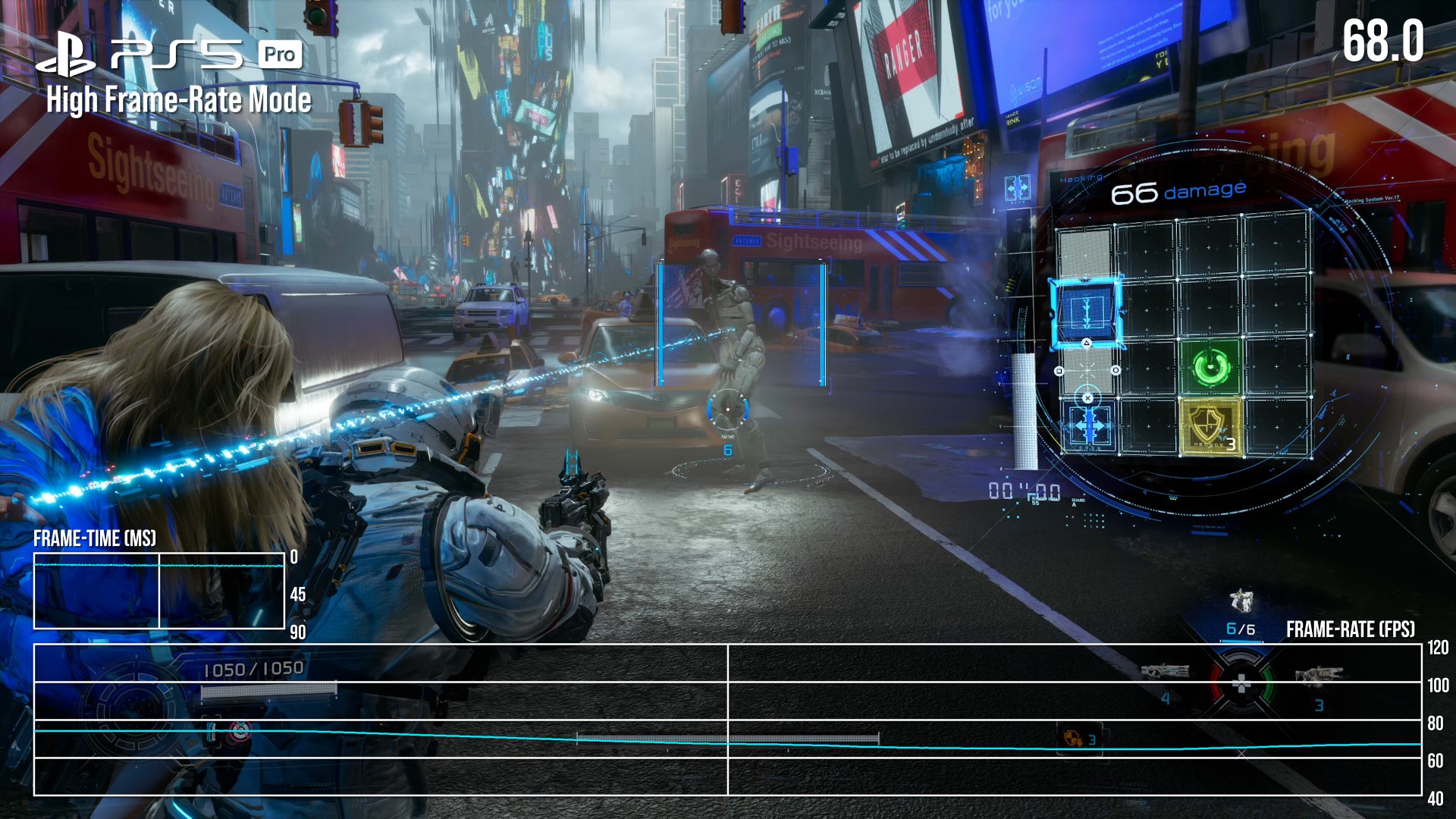Choose the yellow shield Decode tile
Image resolution: width=1456 pixels, height=819 pixels.
point(1210,427)
